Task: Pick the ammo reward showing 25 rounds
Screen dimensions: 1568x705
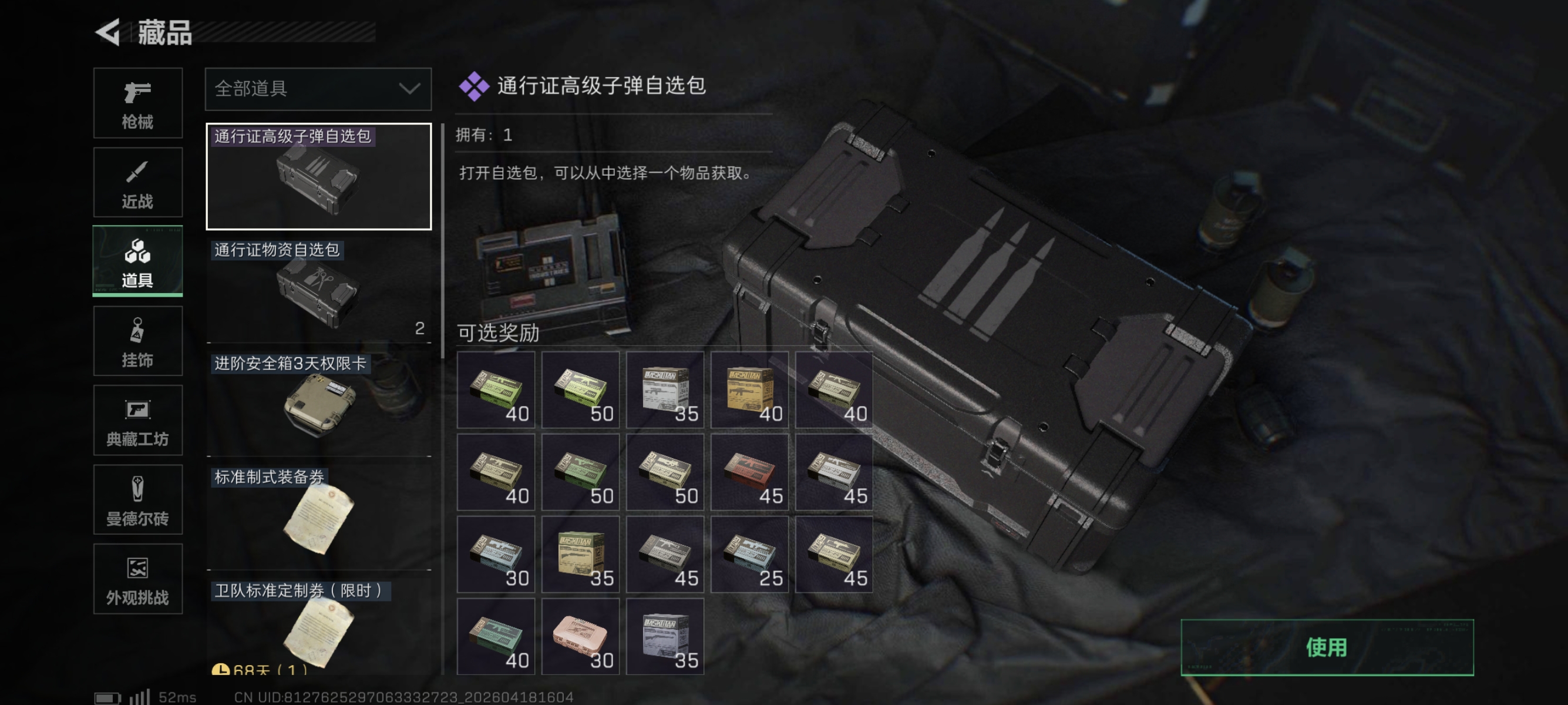Action: coord(749,554)
